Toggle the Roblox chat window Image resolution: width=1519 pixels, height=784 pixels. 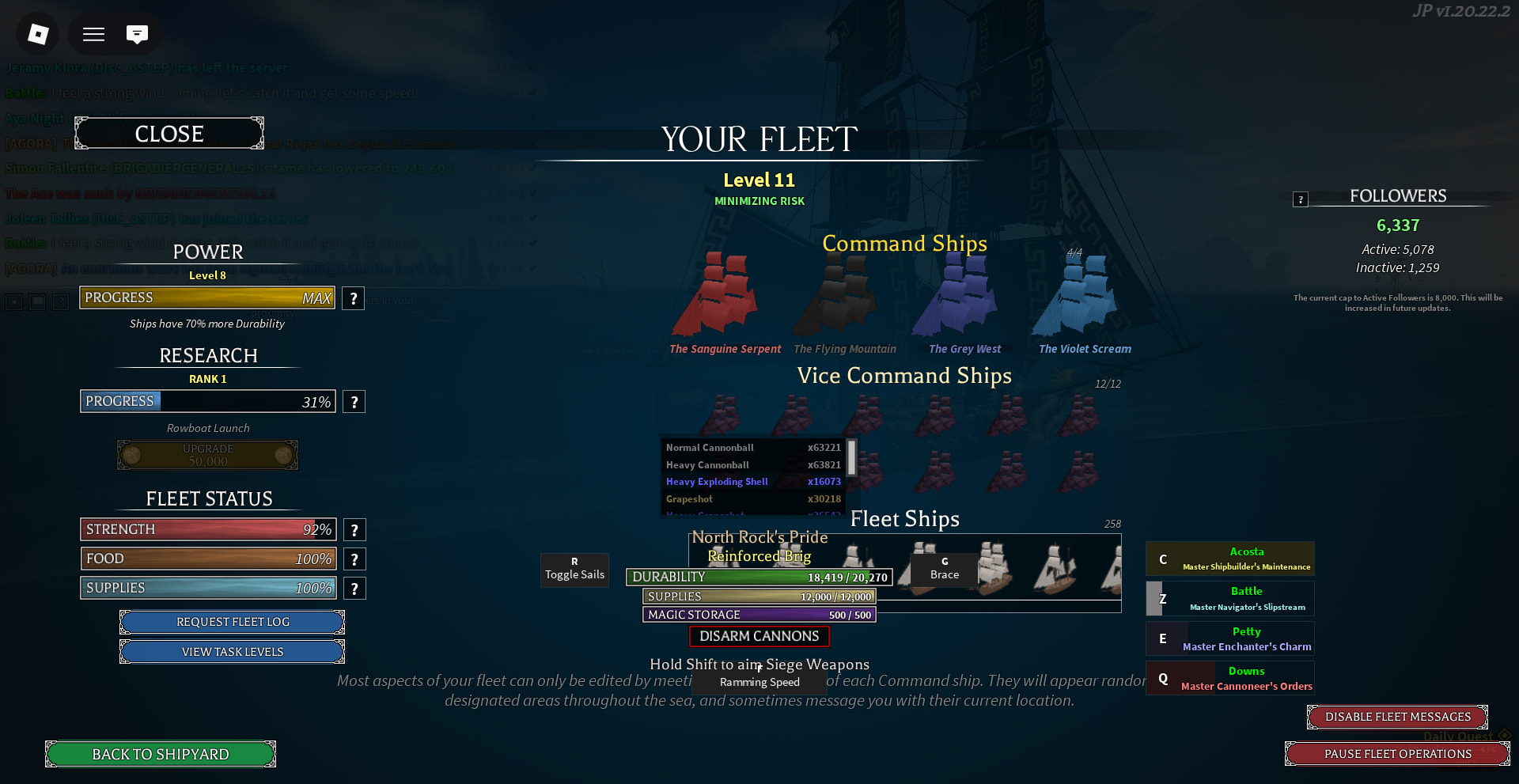tap(137, 34)
